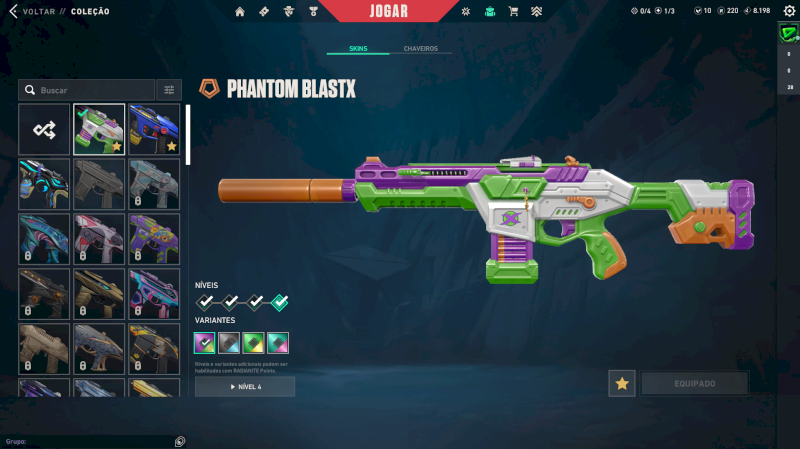Select the blue and yellow Phantom skin thumbnail

click(154, 129)
